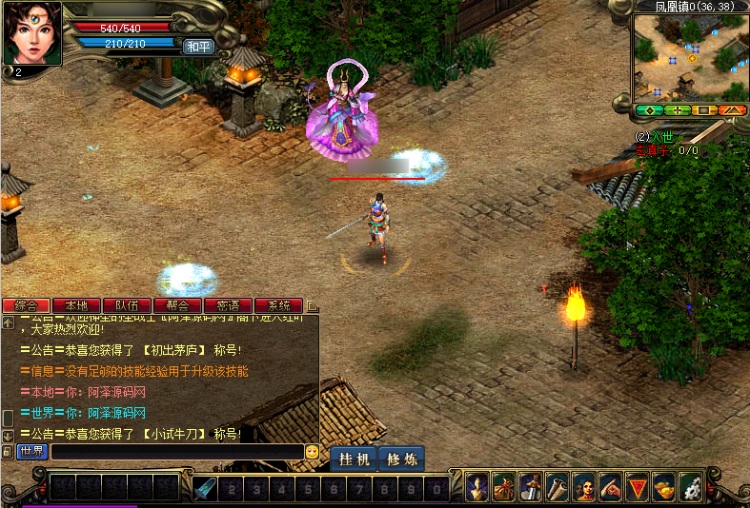Open system settings via the gear icon
750x508 pixels.
(x=691, y=487)
